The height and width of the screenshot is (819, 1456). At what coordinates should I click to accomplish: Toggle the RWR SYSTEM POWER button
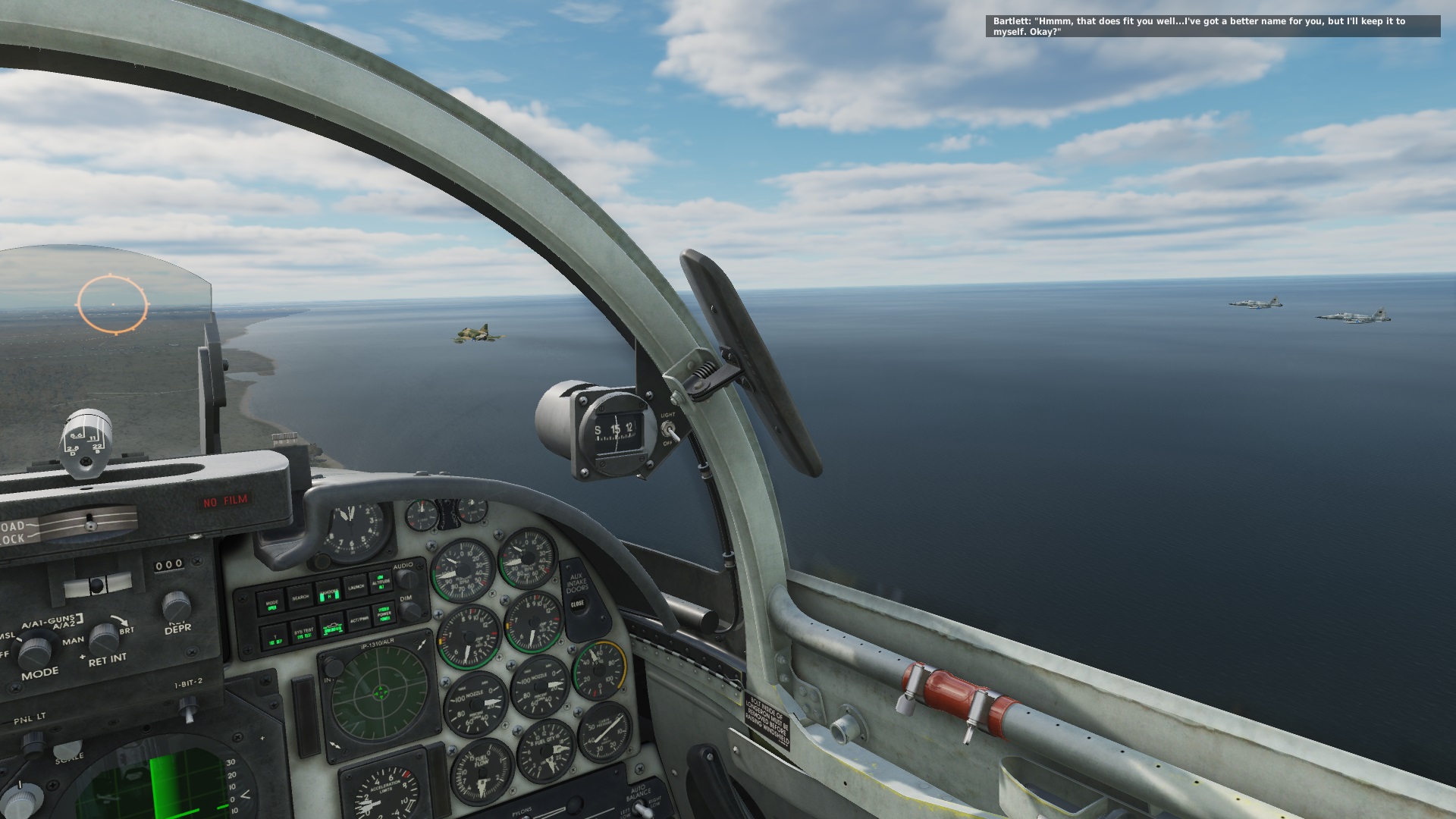point(384,613)
